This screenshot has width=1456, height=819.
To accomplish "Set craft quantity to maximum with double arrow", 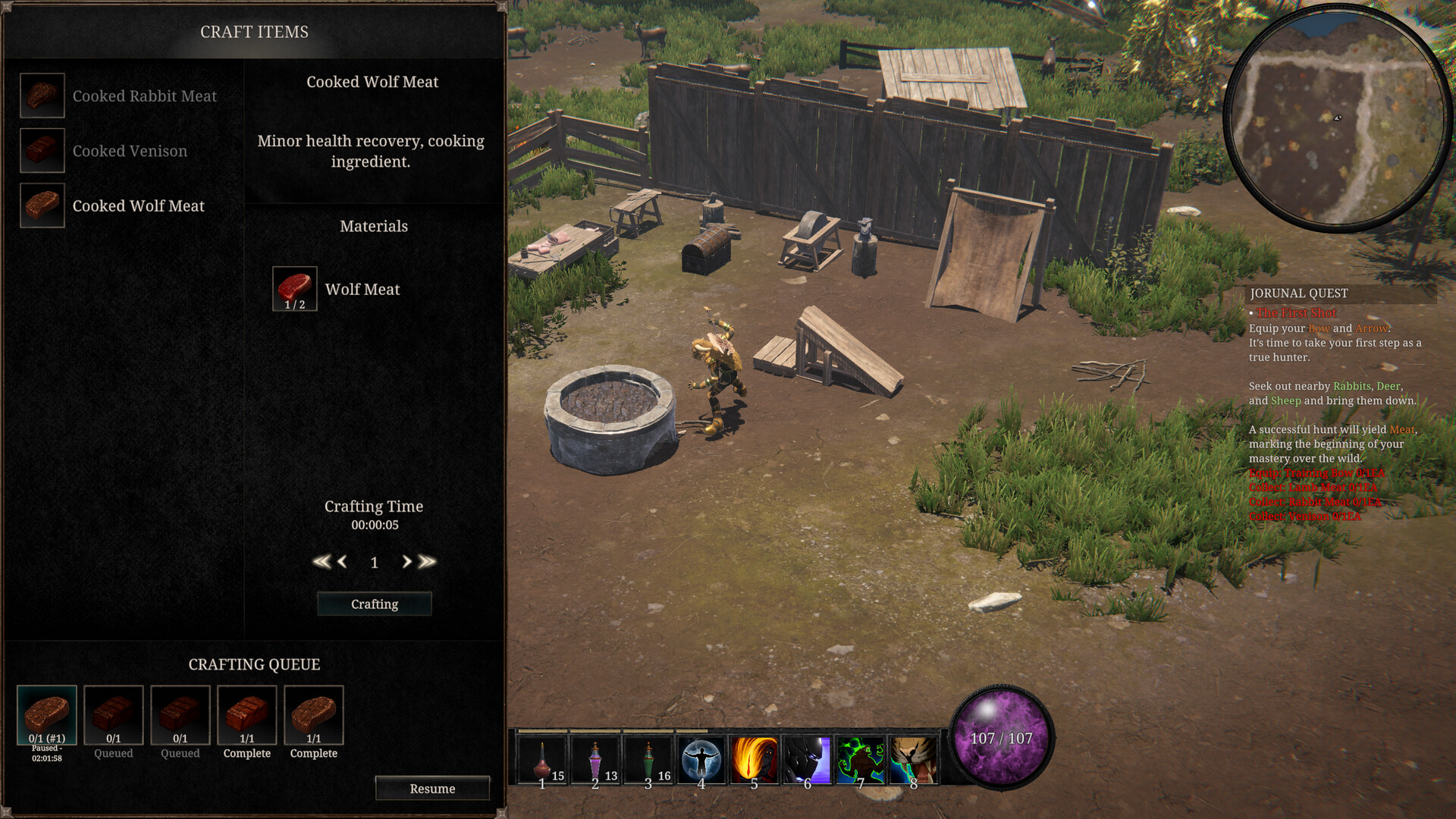I will point(428,562).
